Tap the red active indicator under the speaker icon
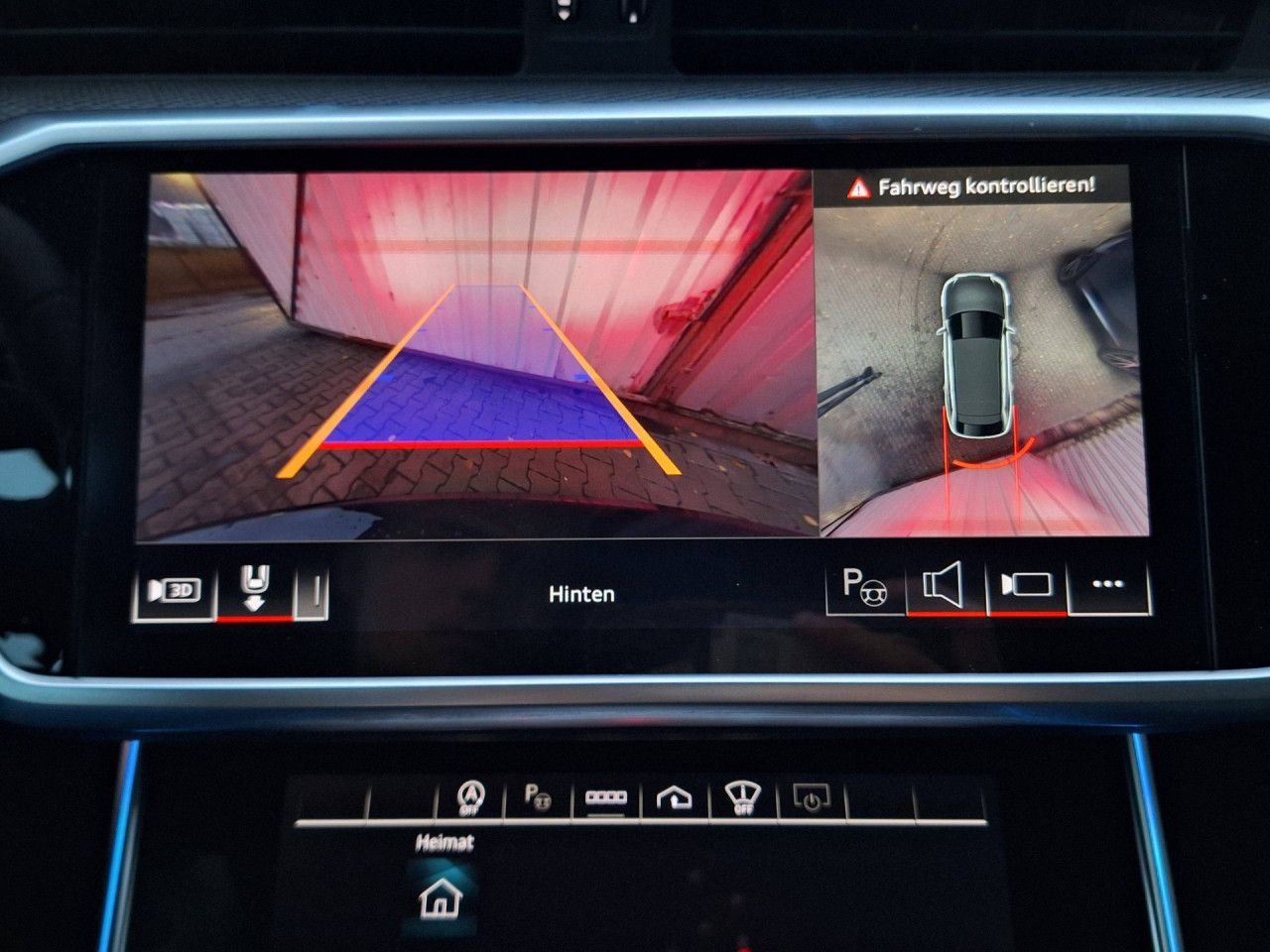The image size is (1270, 952). click(946, 615)
